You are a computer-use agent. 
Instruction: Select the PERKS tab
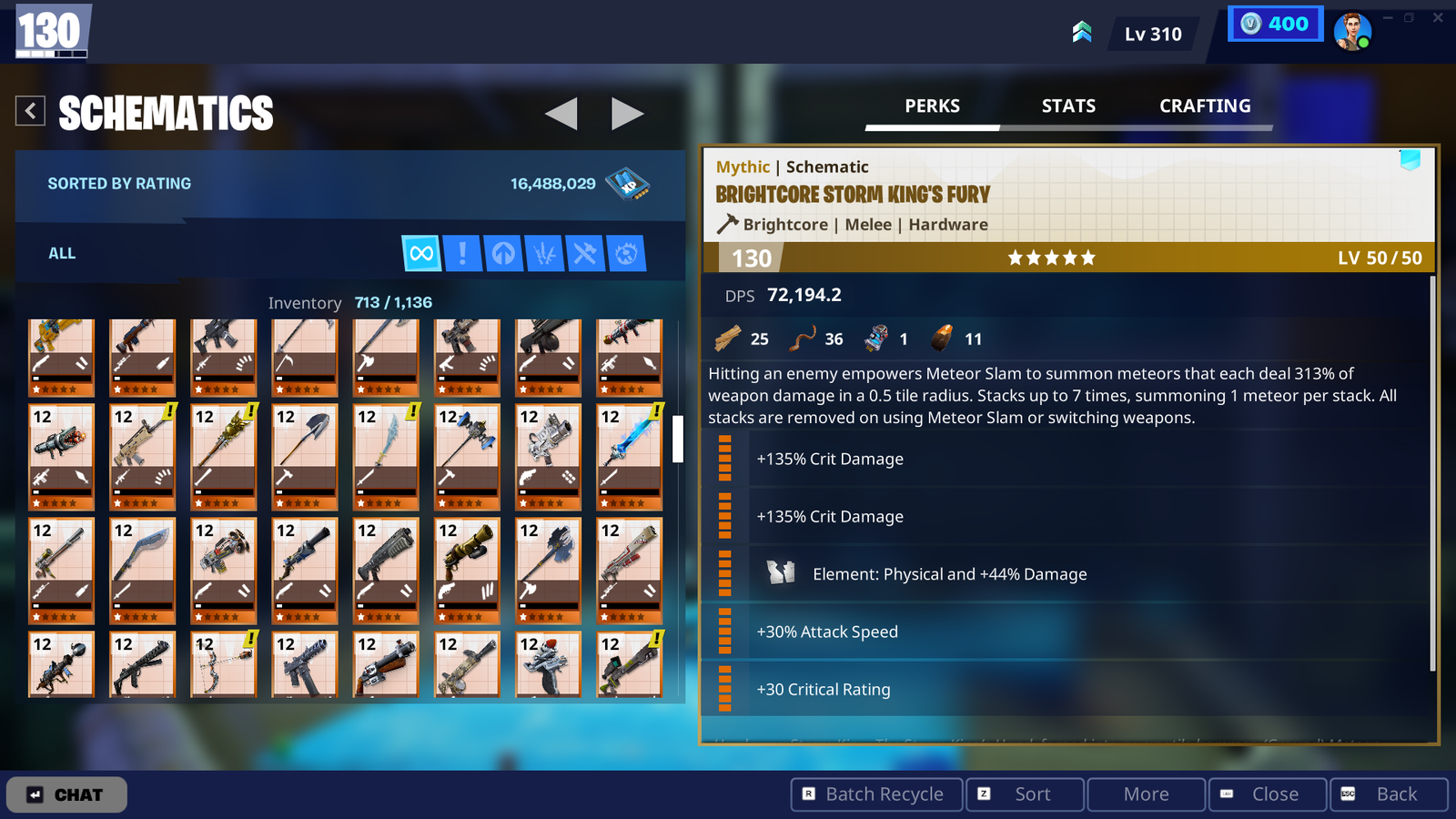(x=932, y=106)
